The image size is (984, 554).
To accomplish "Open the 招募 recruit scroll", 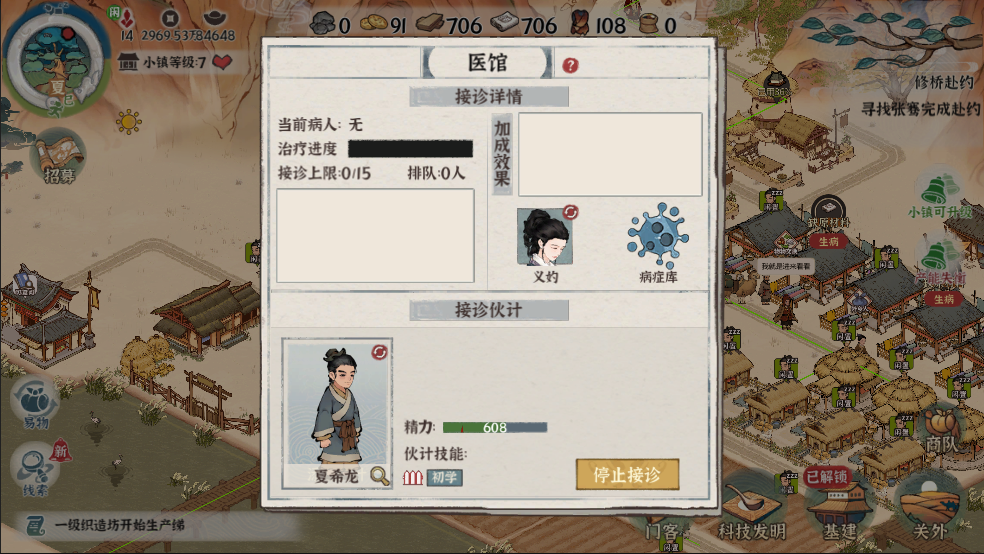I will click(x=58, y=158).
